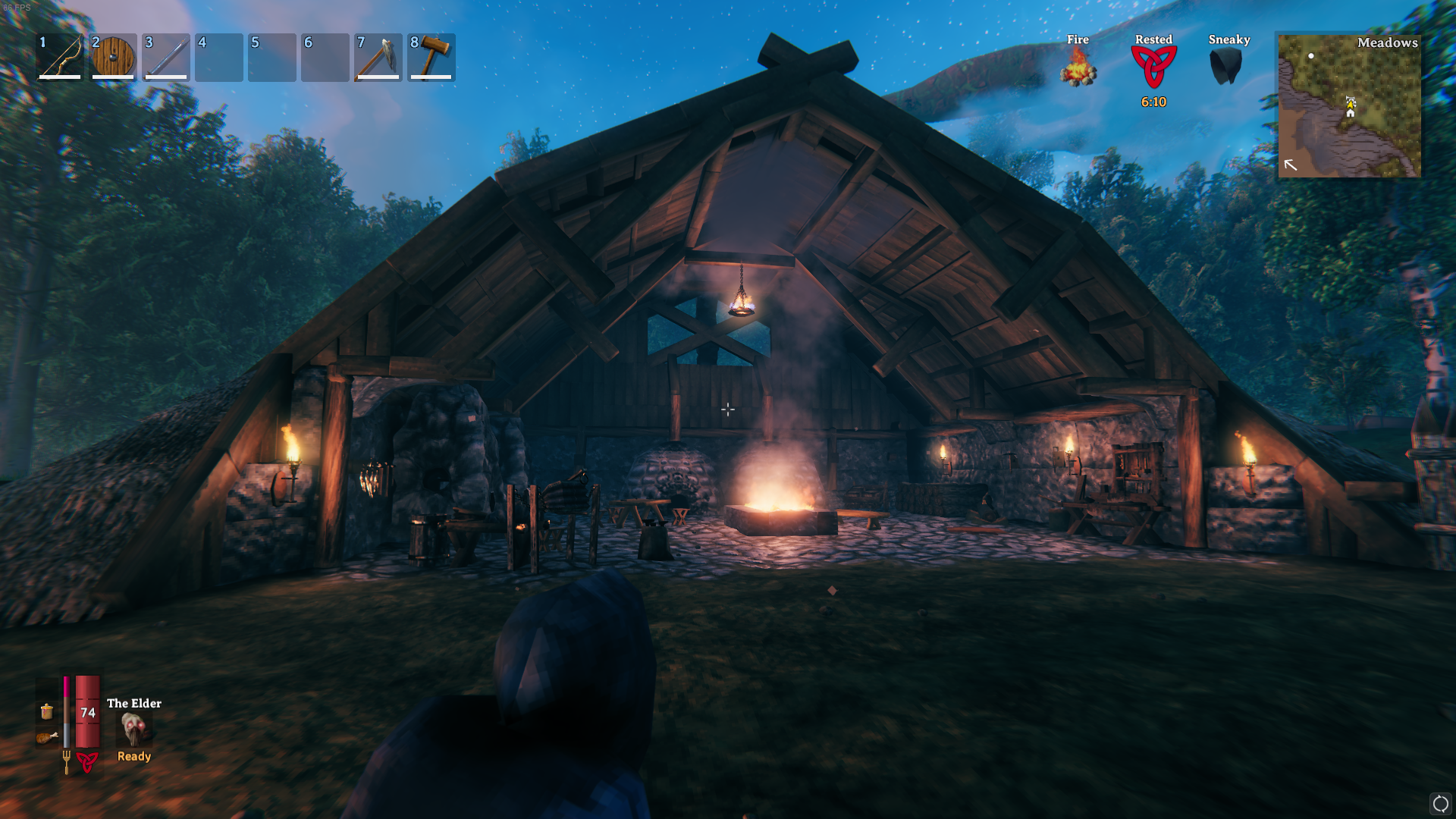Select the sword in hotbar slot 3

coord(167,58)
